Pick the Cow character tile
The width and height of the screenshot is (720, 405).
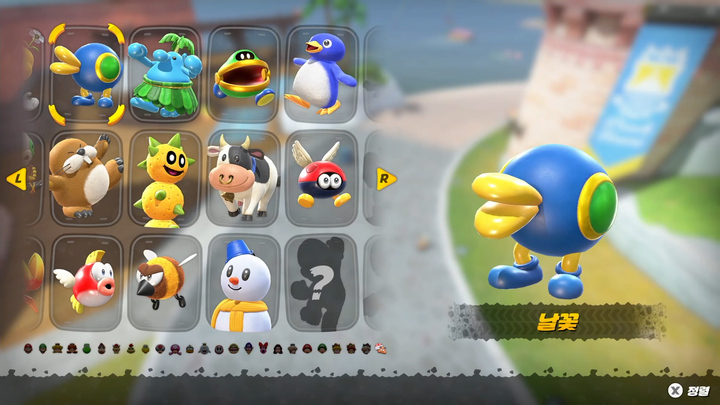pyautogui.click(x=243, y=177)
